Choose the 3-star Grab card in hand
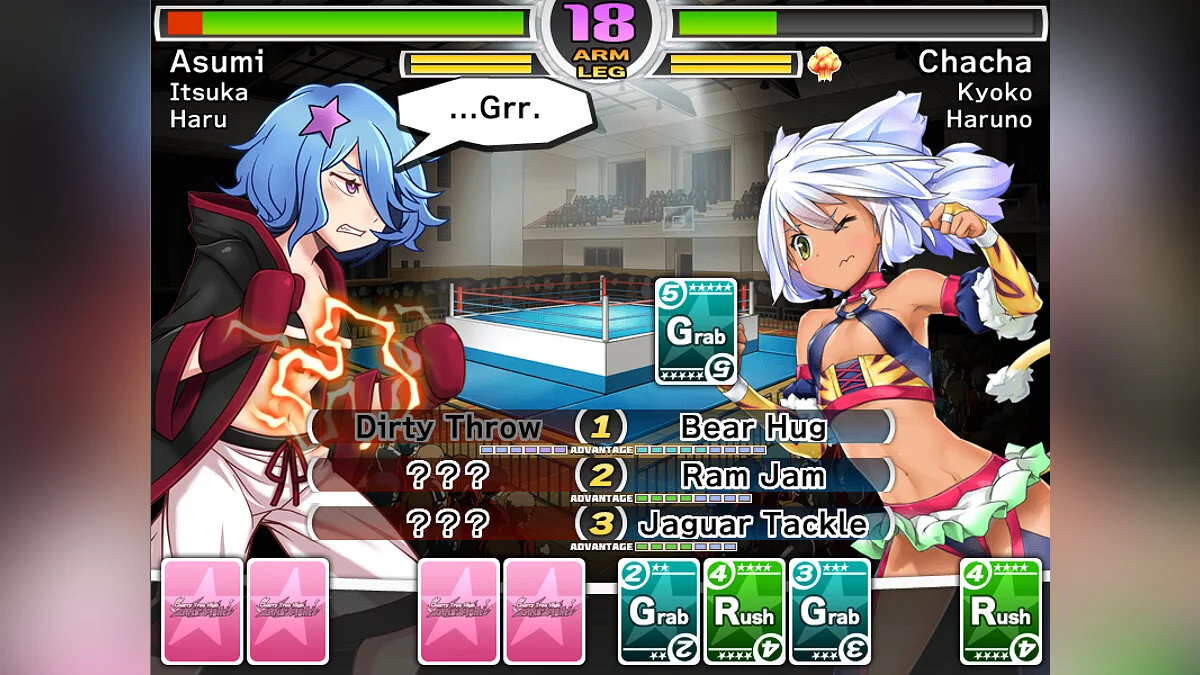The image size is (1200, 675). click(x=829, y=611)
